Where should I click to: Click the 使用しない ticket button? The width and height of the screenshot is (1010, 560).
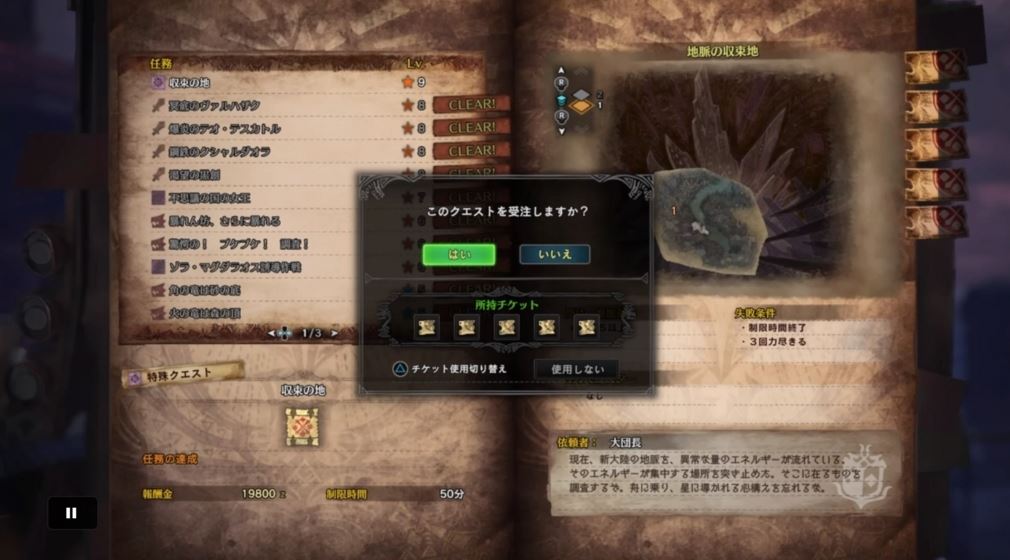575,369
